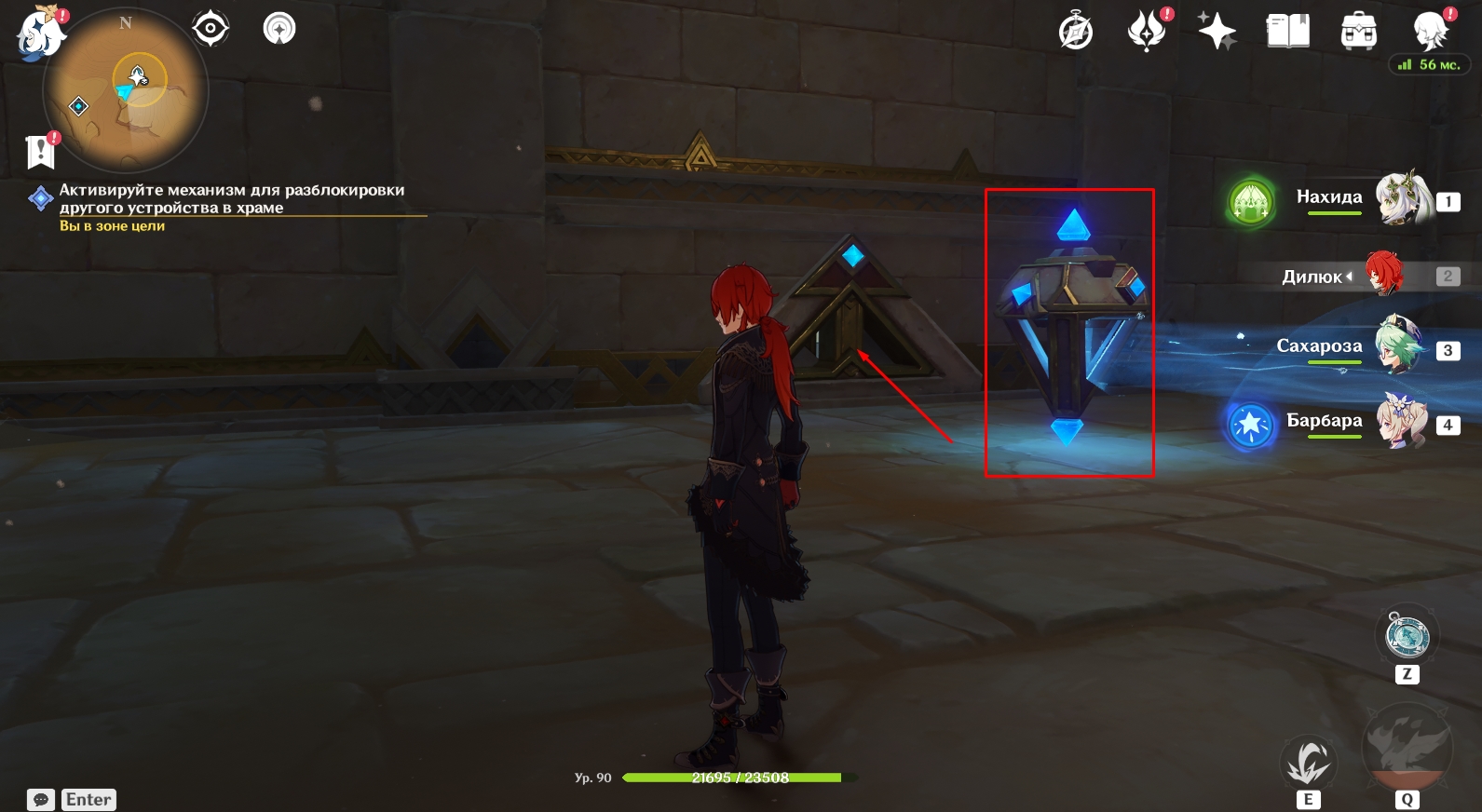Select party member Дилюк

[x=1384, y=274]
